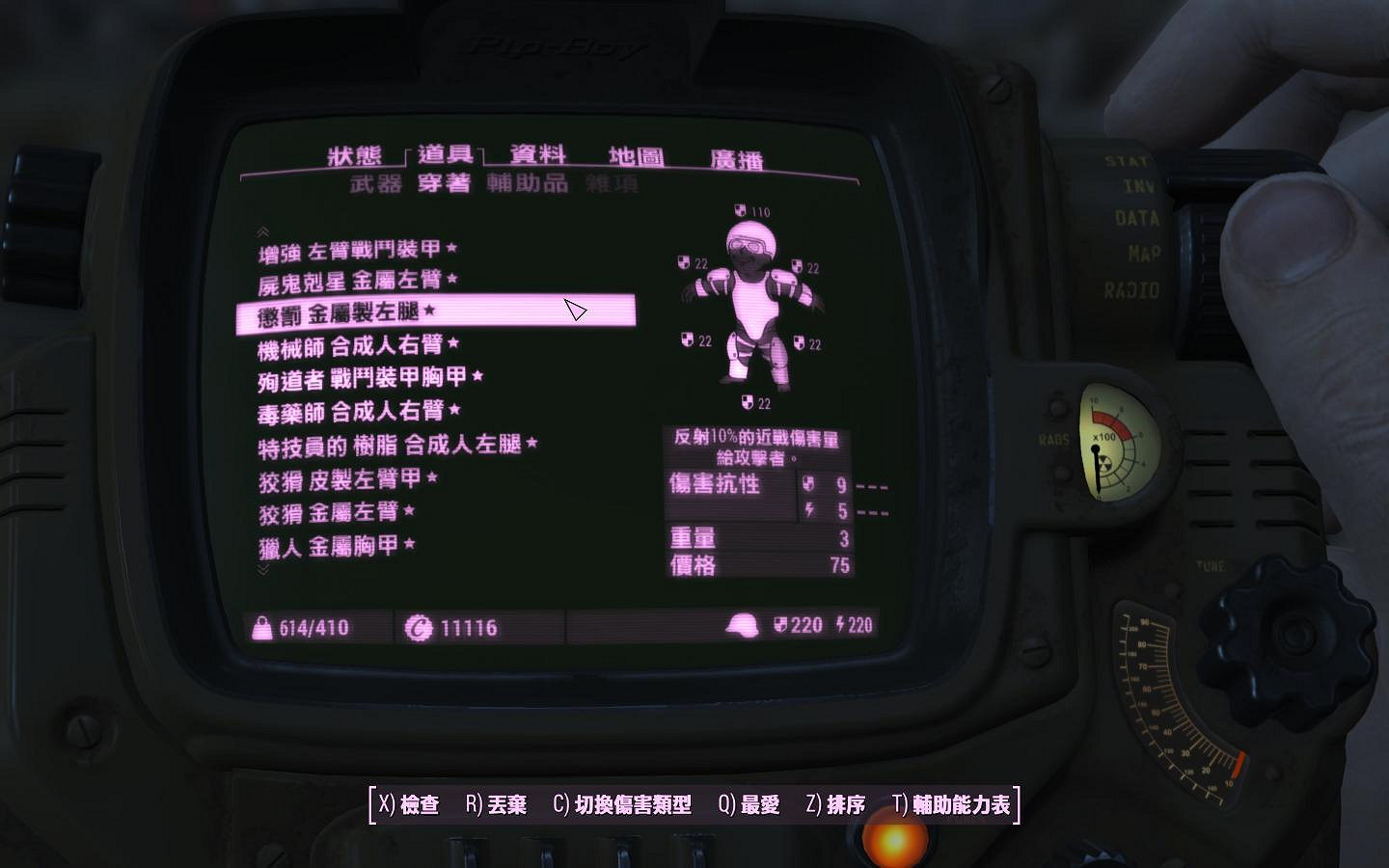
Task: Toggle sort order via Z) 排序
Action: pyautogui.click(x=834, y=802)
